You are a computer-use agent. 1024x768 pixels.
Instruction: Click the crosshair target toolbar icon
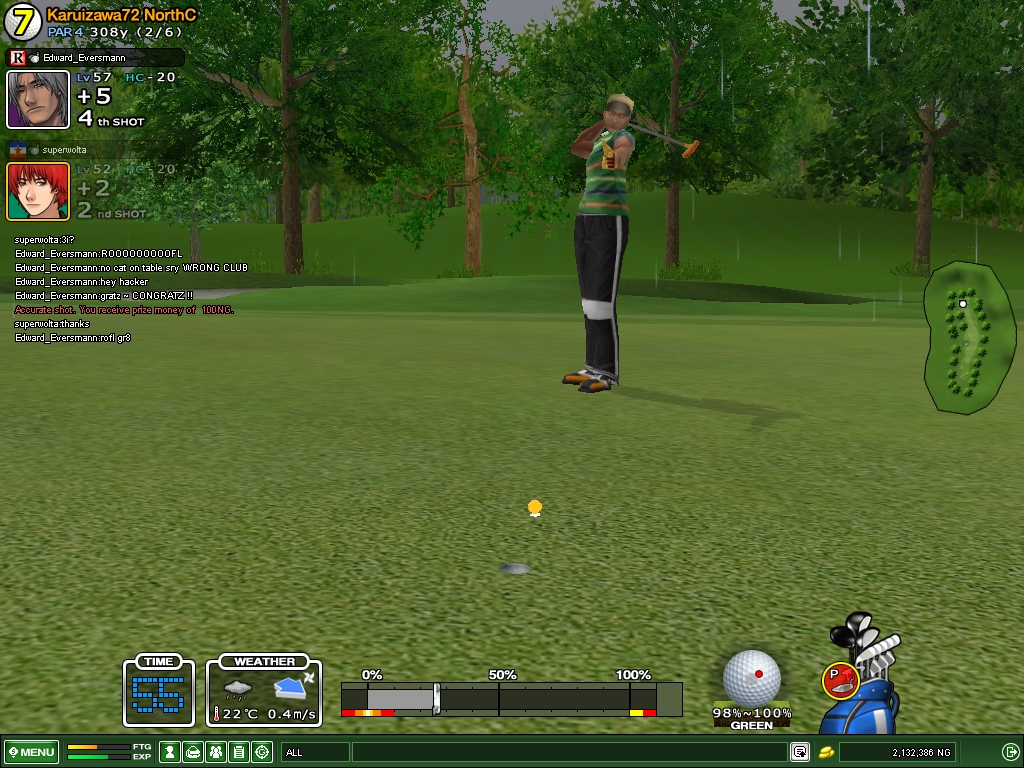262,752
